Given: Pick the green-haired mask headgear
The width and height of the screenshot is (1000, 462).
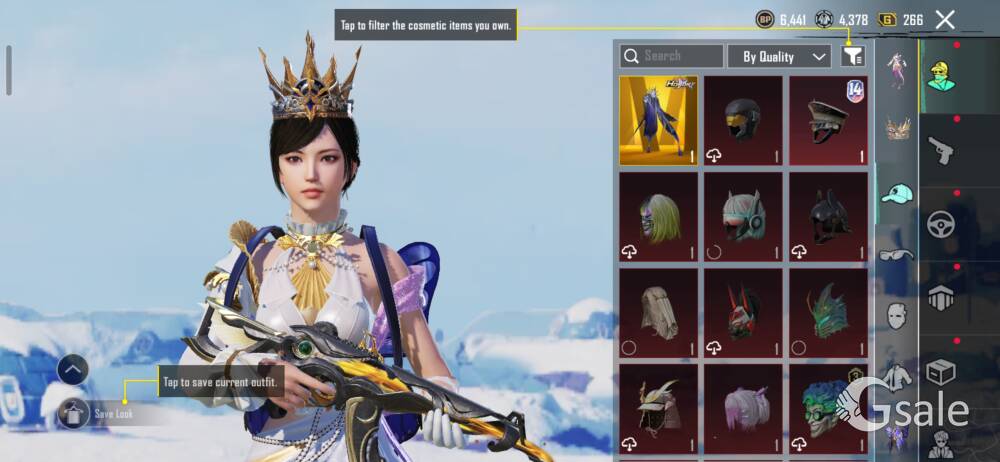Looking at the screenshot, I should [x=658, y=216].
